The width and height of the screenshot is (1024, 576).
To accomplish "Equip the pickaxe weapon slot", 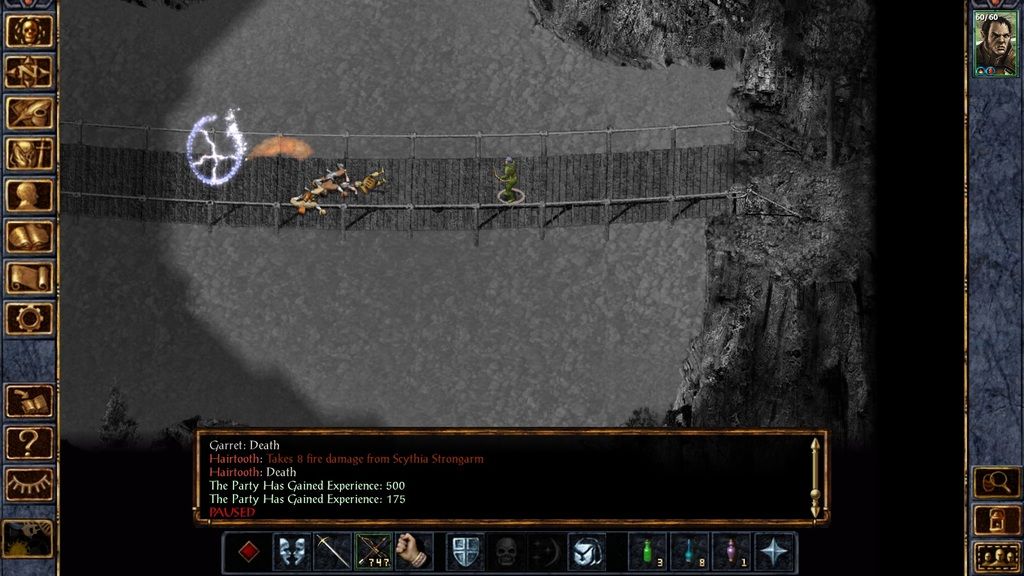I will click(x=332, y=552).
